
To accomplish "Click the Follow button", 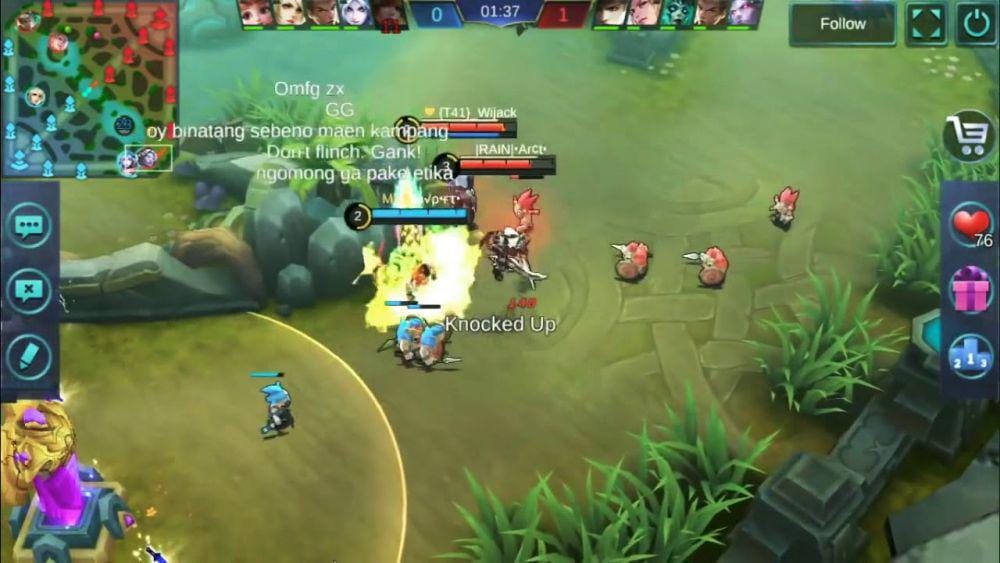I will coord(842,24).
